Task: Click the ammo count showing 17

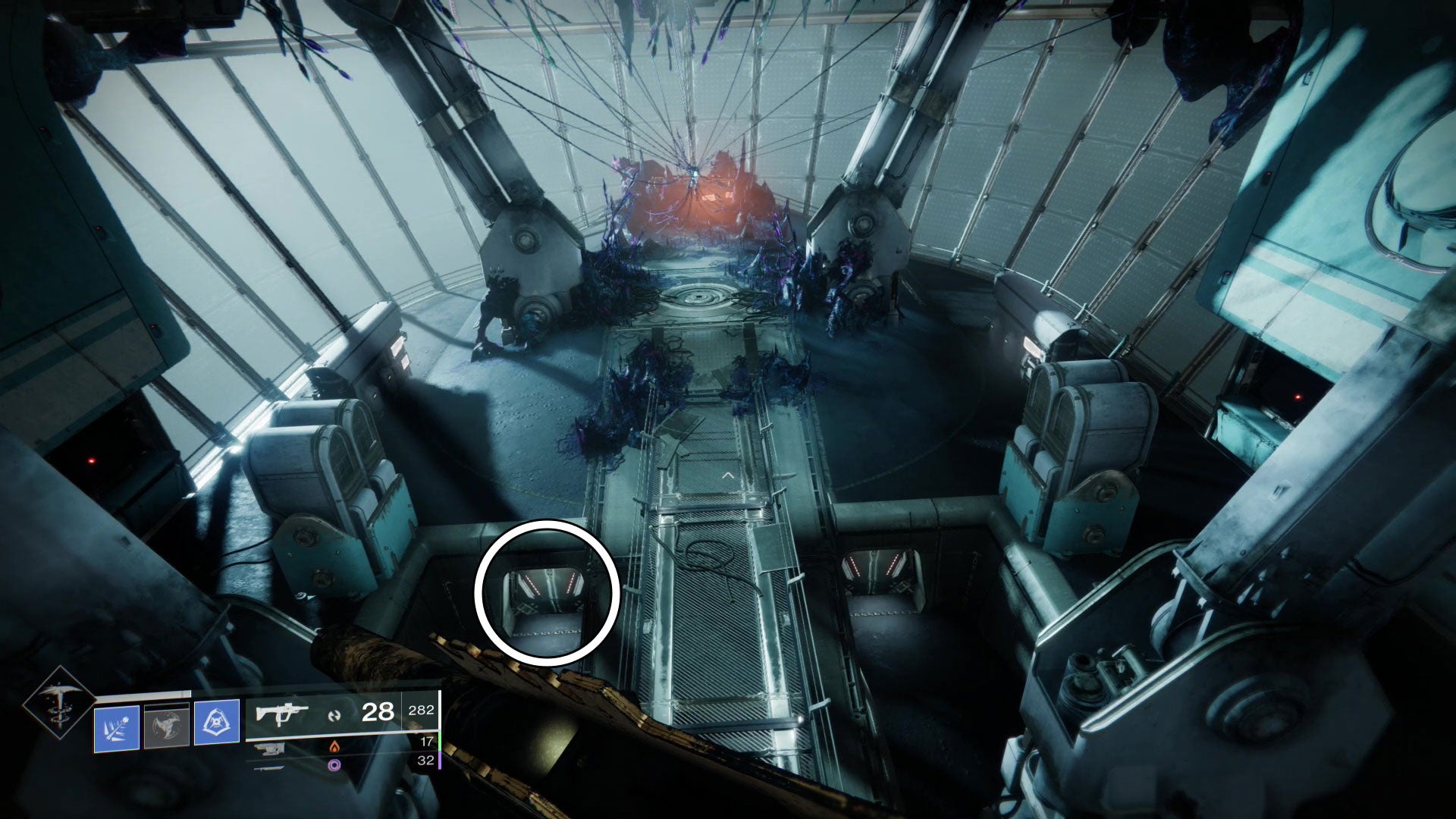Action: point(426,742)
